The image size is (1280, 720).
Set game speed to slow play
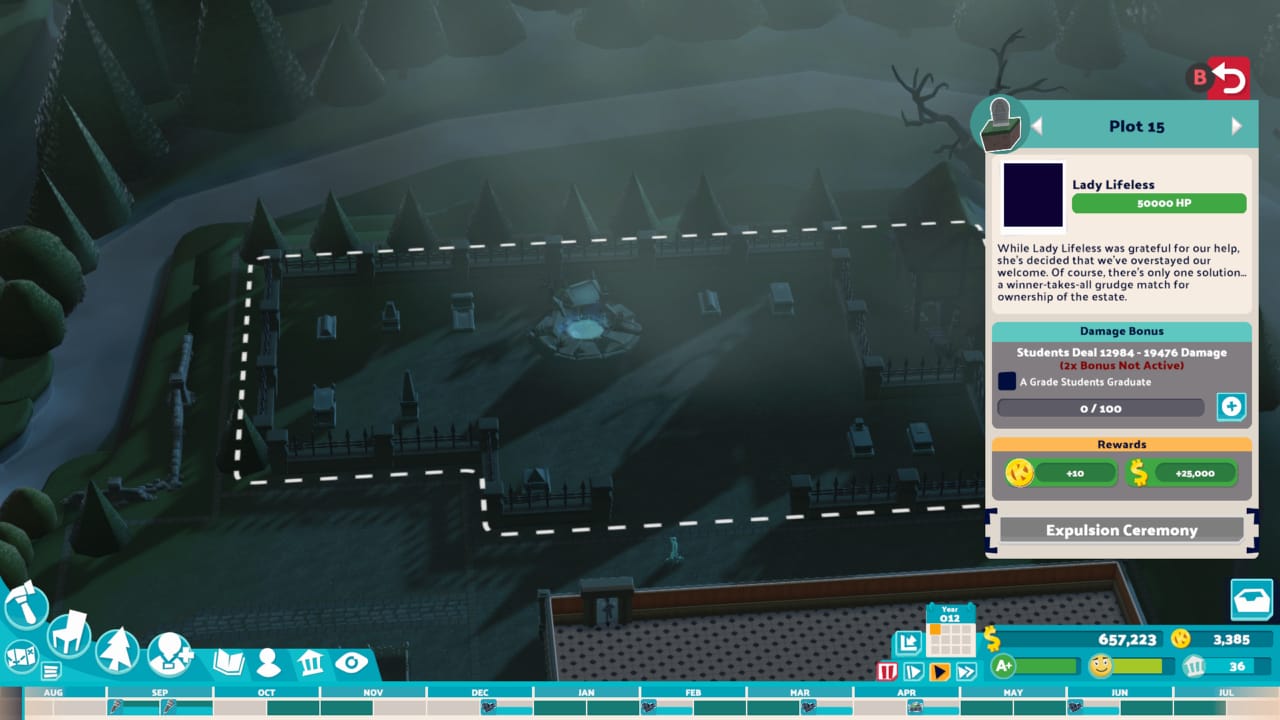pos(913,671)
